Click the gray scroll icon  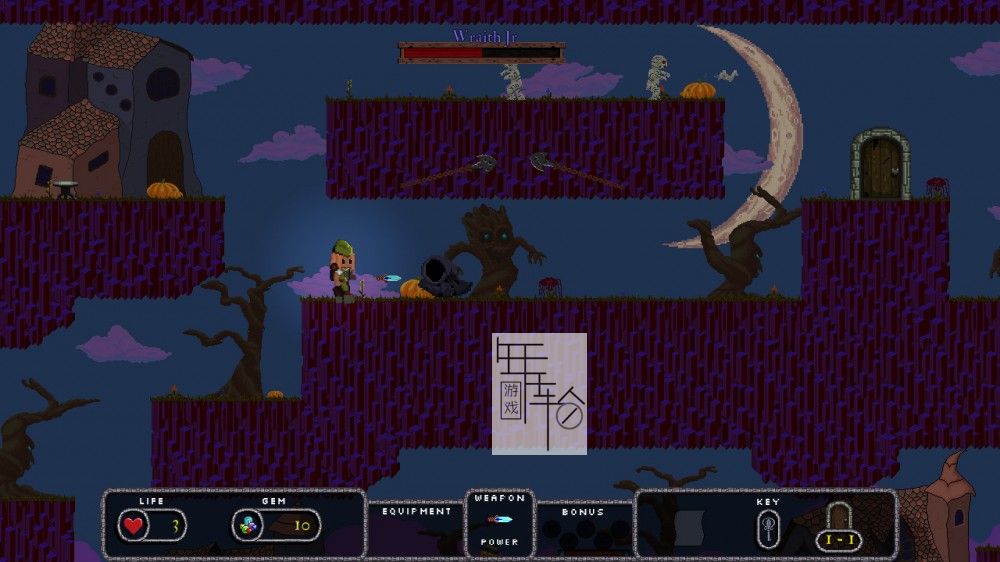689,526
